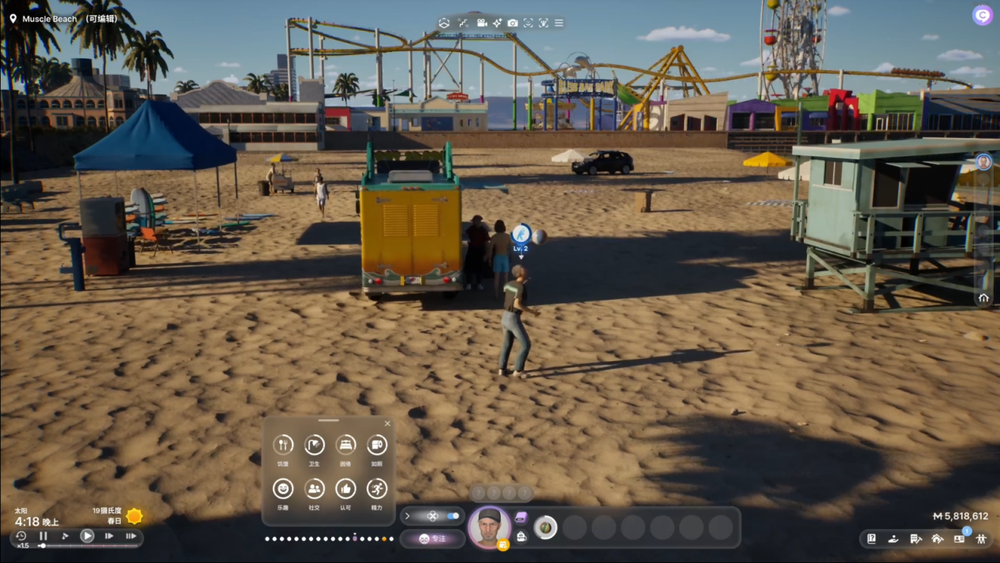Viewport: 1000px width, 563px height.
Task: Click the purple focus mood button
Action: 431,538
